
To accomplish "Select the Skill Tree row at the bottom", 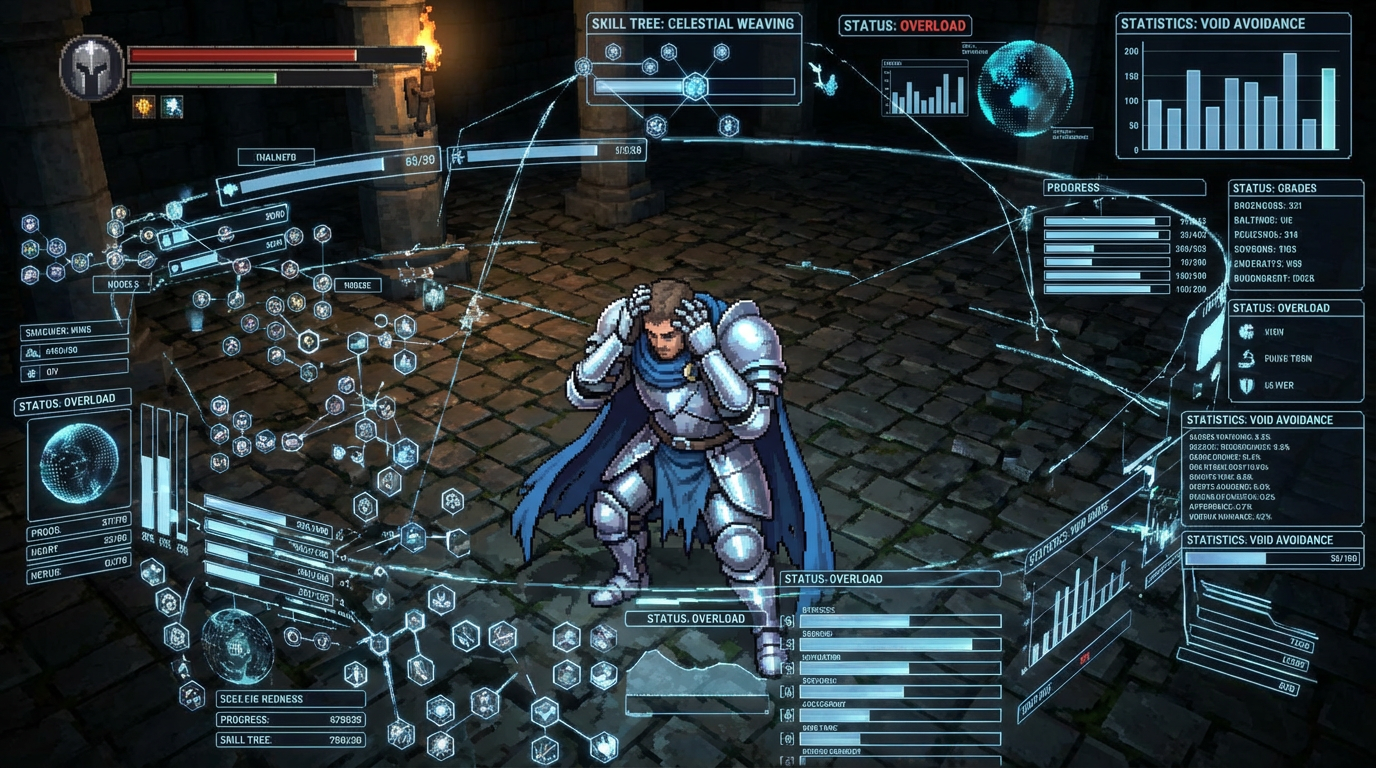I will click(x=291, y=740).
